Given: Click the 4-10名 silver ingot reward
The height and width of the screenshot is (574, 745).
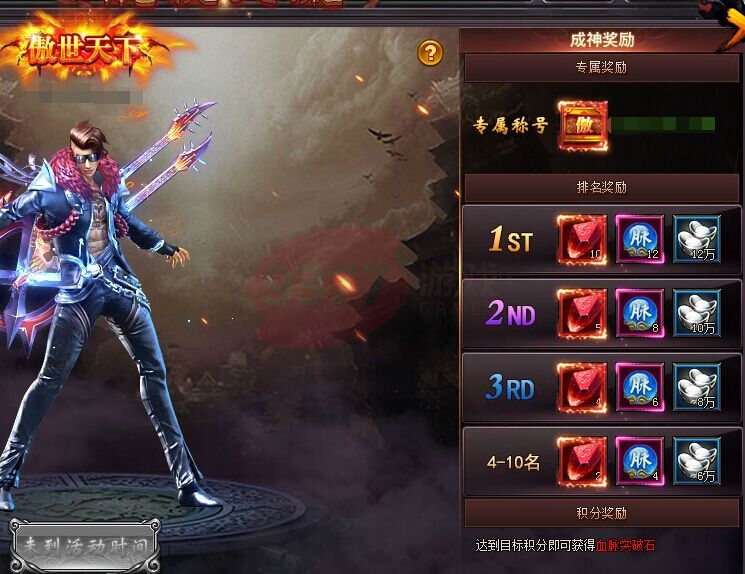Looking at the screenshot, I should tap(697, 462).
